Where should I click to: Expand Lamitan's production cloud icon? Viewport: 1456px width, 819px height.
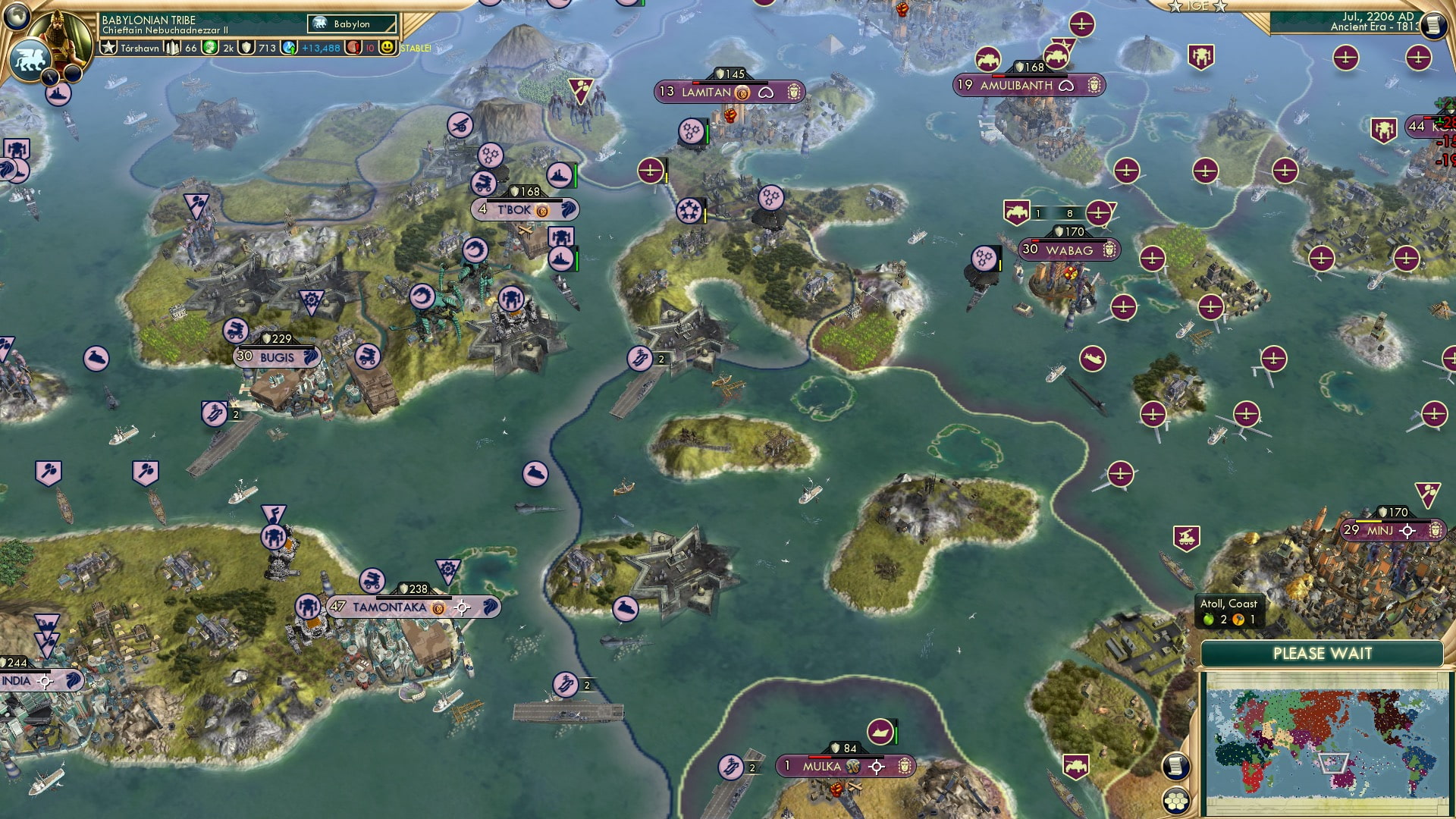pyautogui.click(x=767, y=93)
